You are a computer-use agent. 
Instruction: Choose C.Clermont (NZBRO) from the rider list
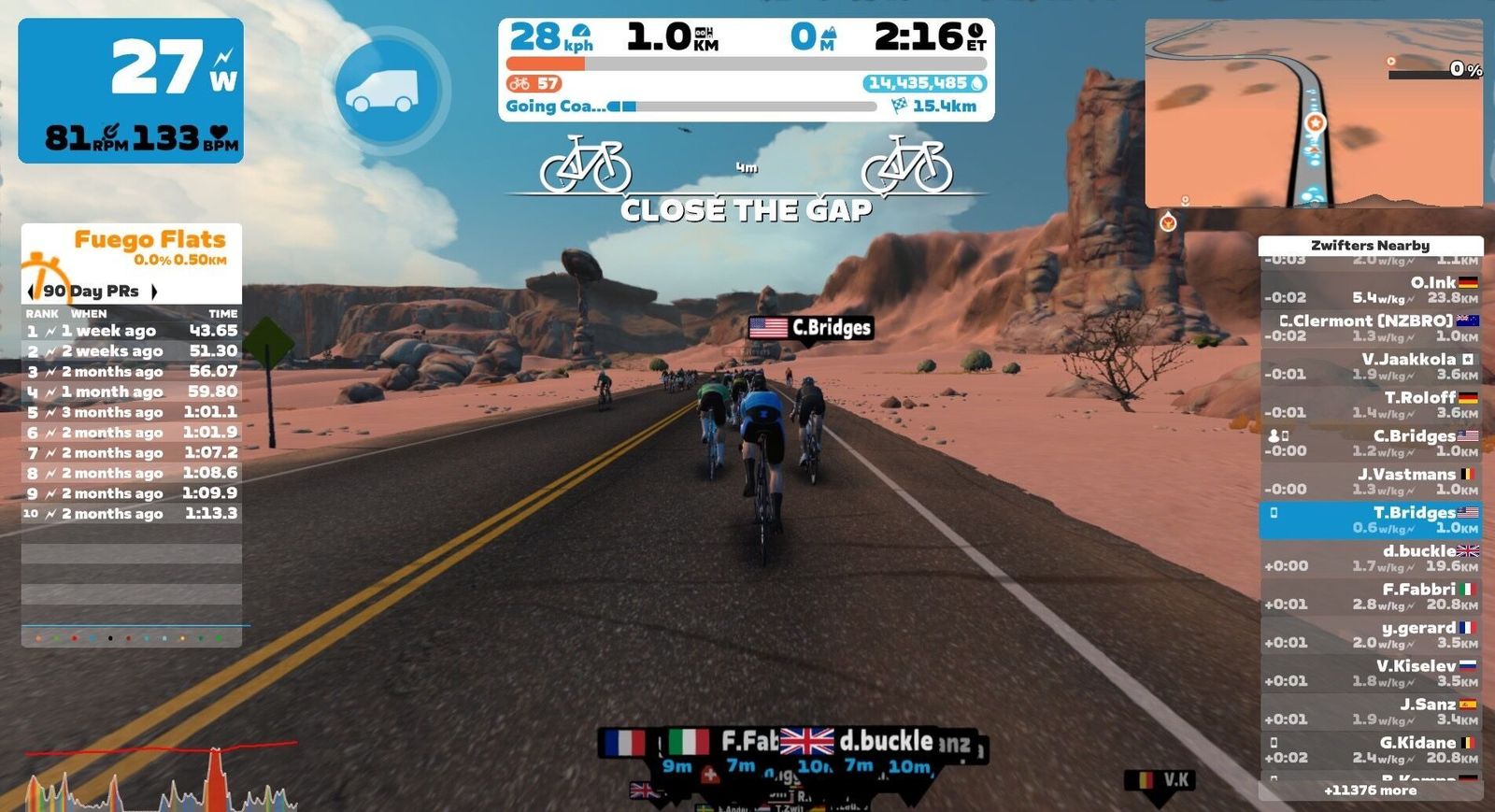1370,328
